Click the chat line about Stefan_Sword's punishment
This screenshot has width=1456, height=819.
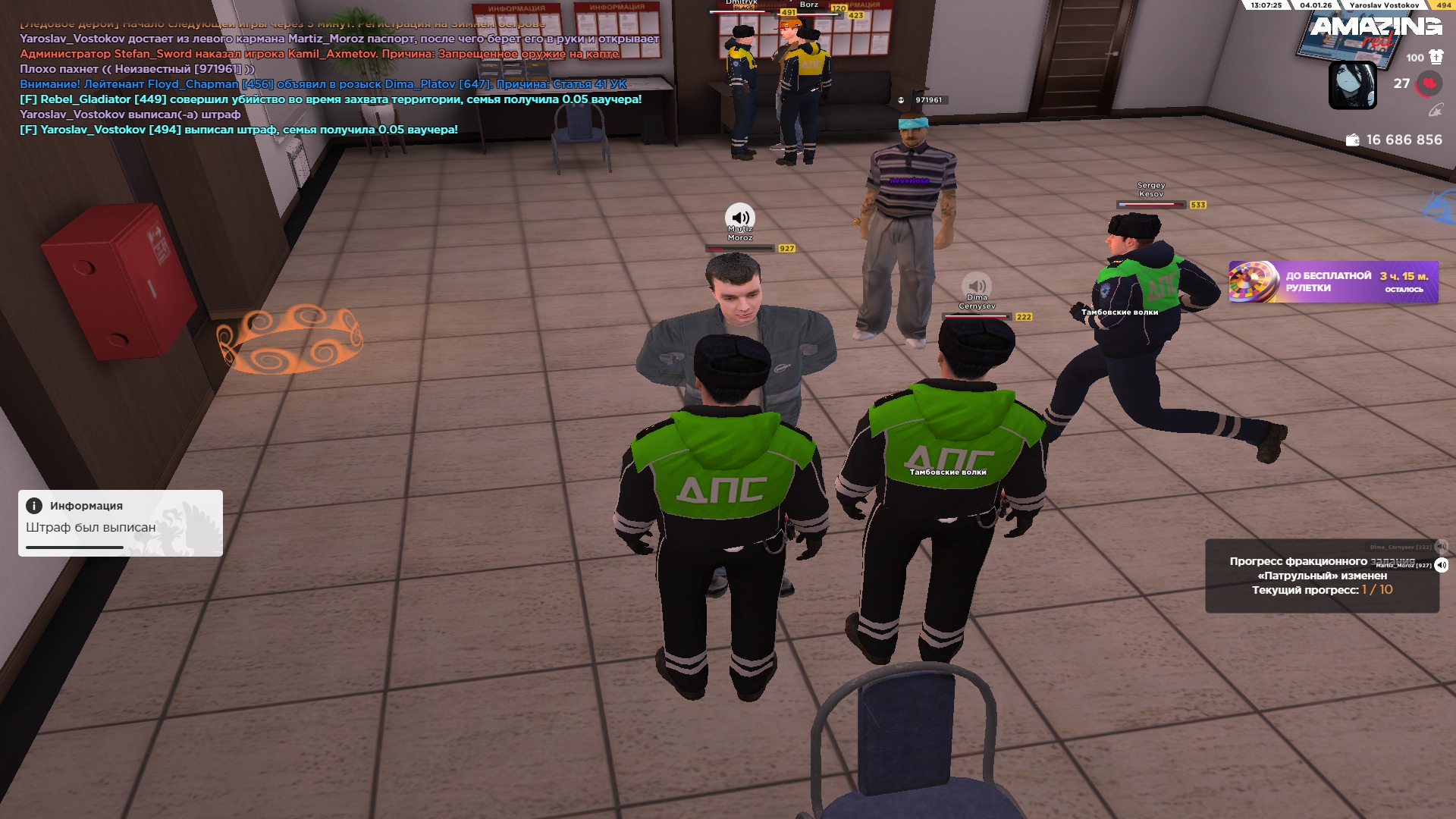(x=318, y=54)
